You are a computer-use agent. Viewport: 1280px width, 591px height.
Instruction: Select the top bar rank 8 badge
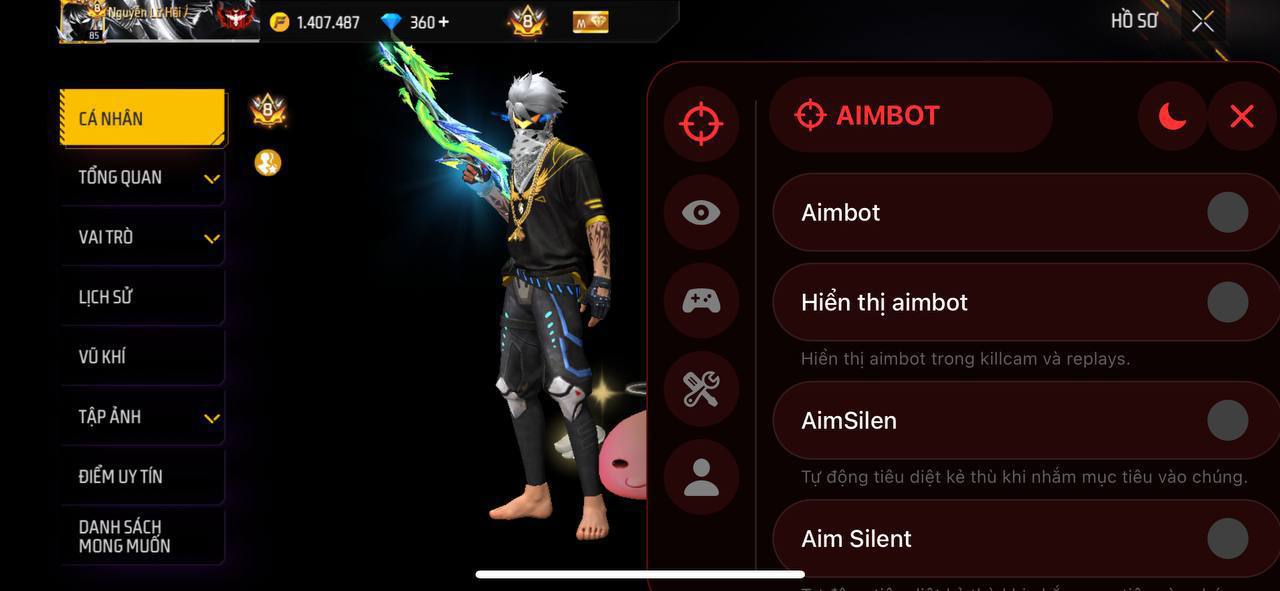pyautogui.click(x=527, y=20)
